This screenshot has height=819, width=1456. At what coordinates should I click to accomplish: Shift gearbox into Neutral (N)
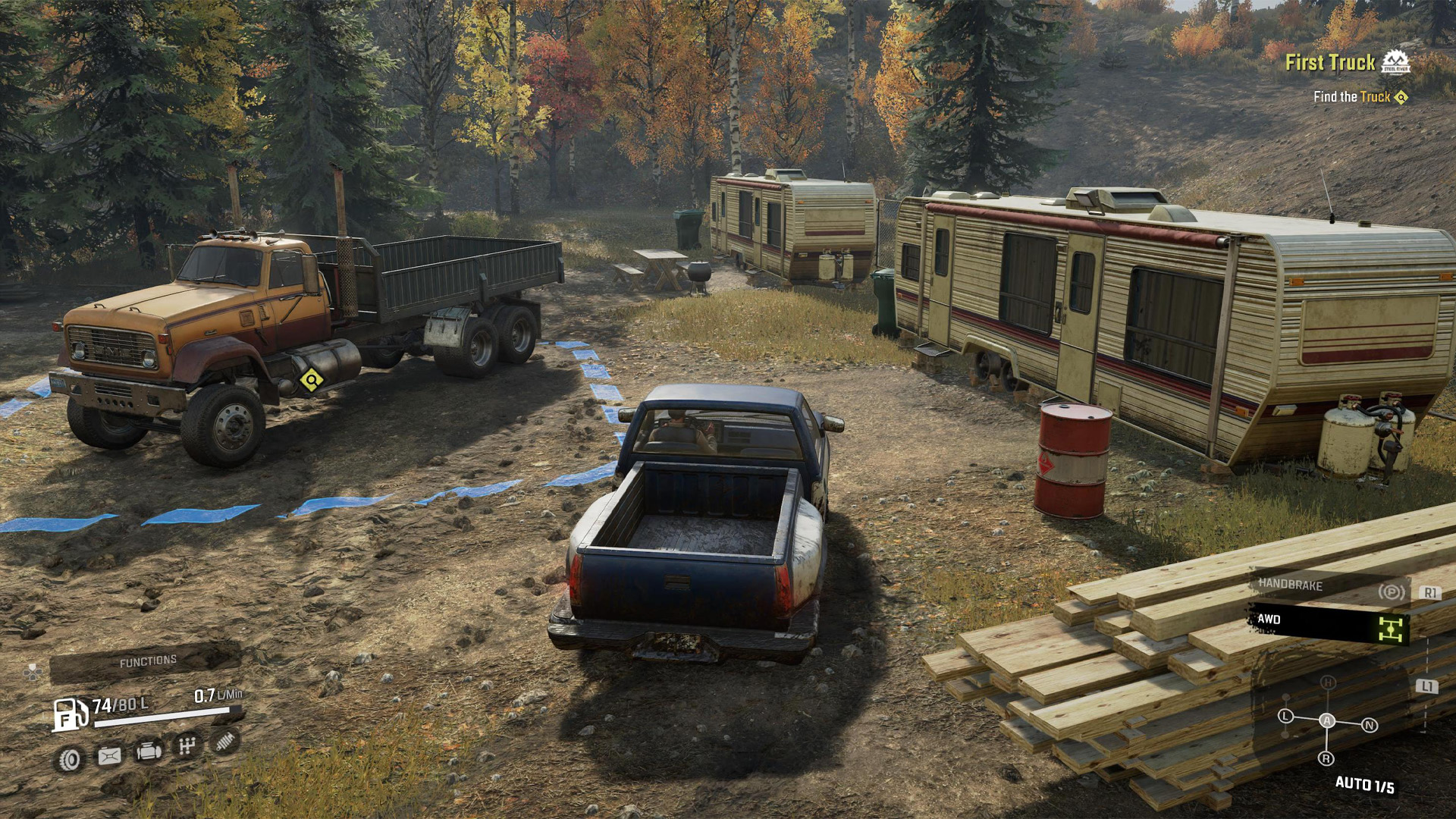(1370, 725)
